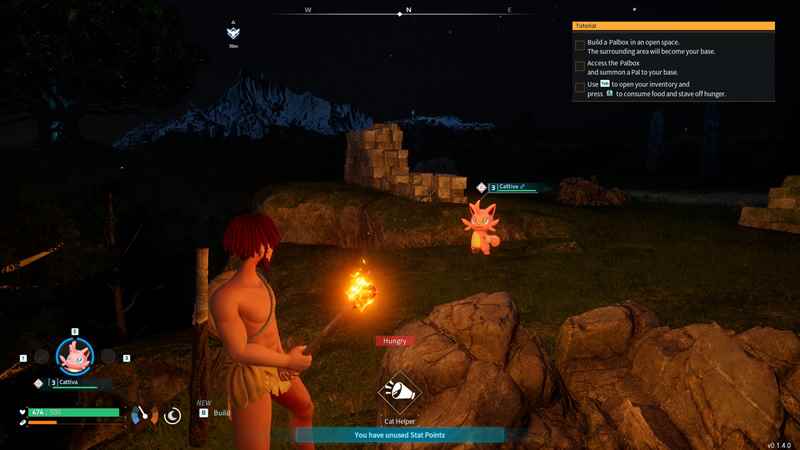Check the open inventory tutorial objective
800x450 pixels.
tap(580, 88)
